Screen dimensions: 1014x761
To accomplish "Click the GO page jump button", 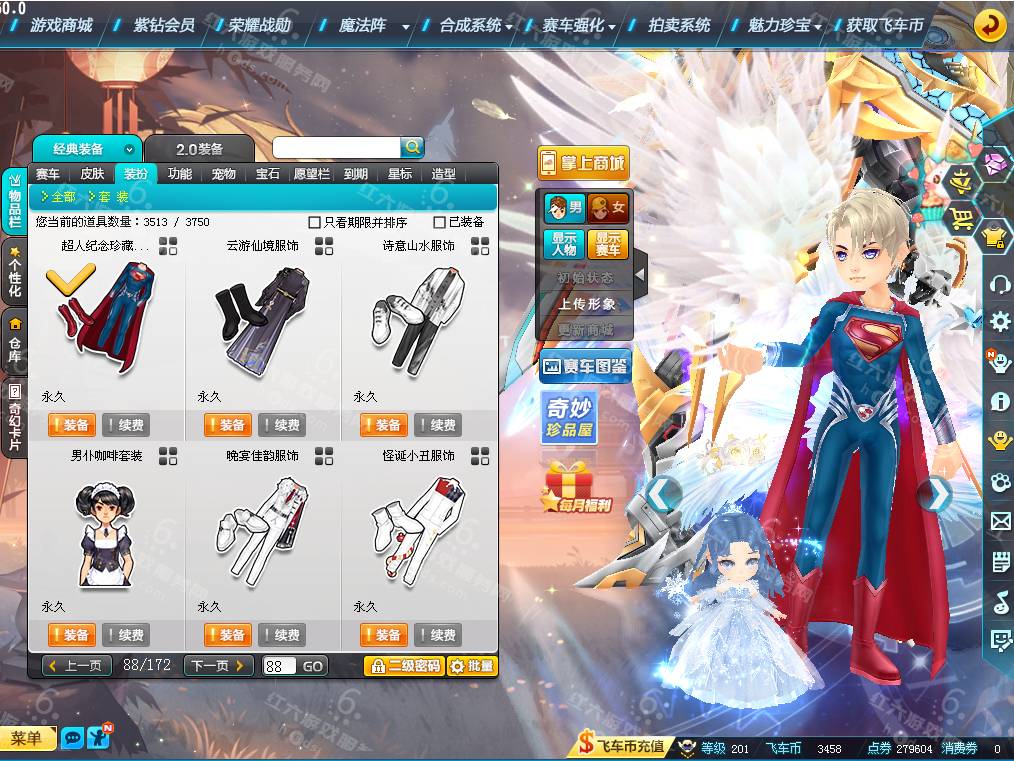I will (312, 666).
